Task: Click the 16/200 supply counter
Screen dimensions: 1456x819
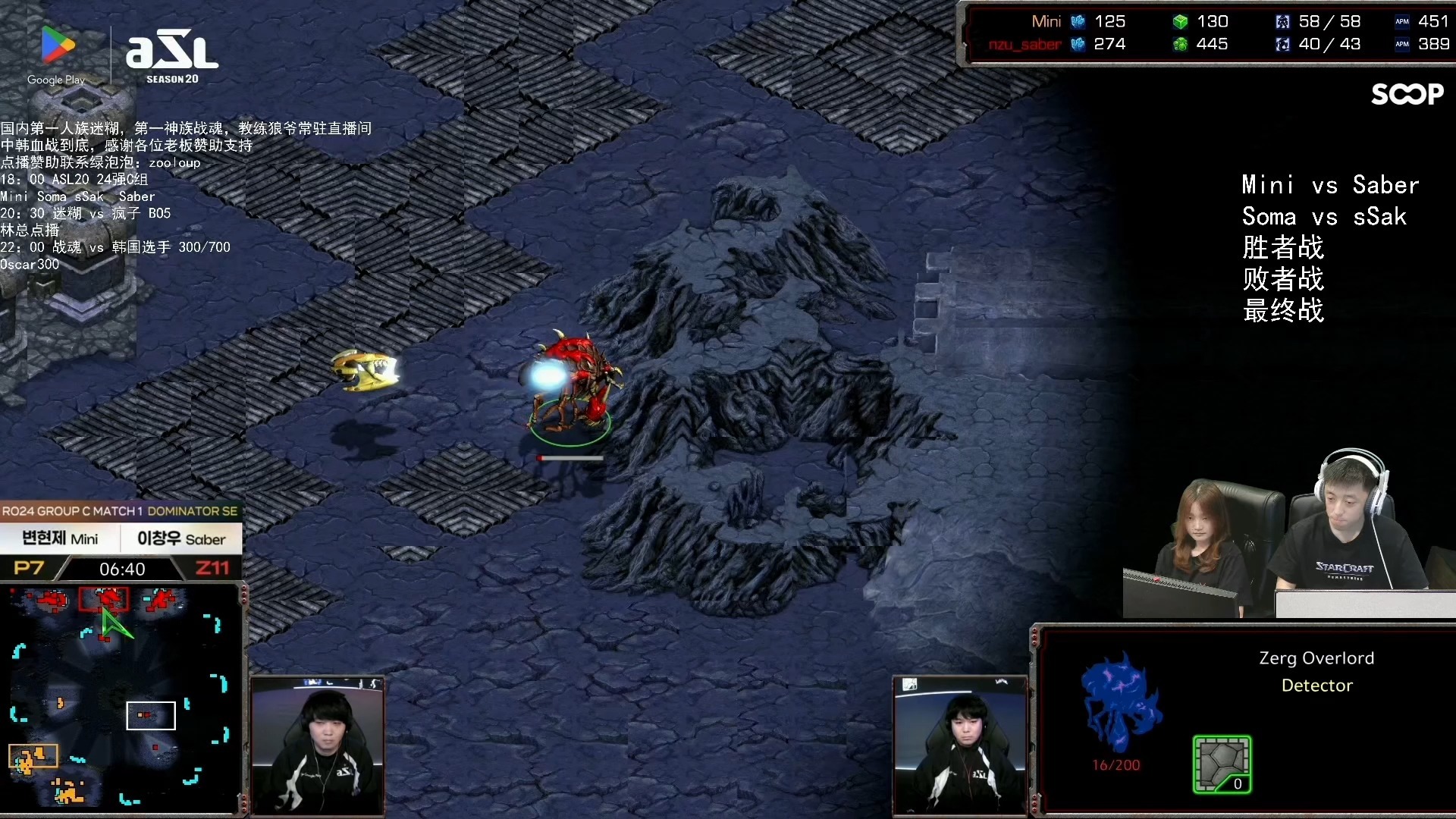Action: 1116,764
